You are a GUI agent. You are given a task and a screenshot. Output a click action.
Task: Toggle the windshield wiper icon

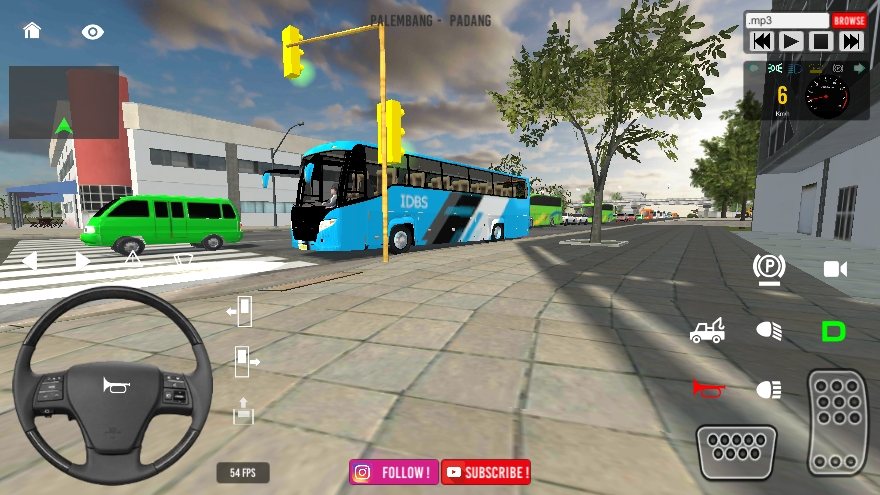pos(183,260)
